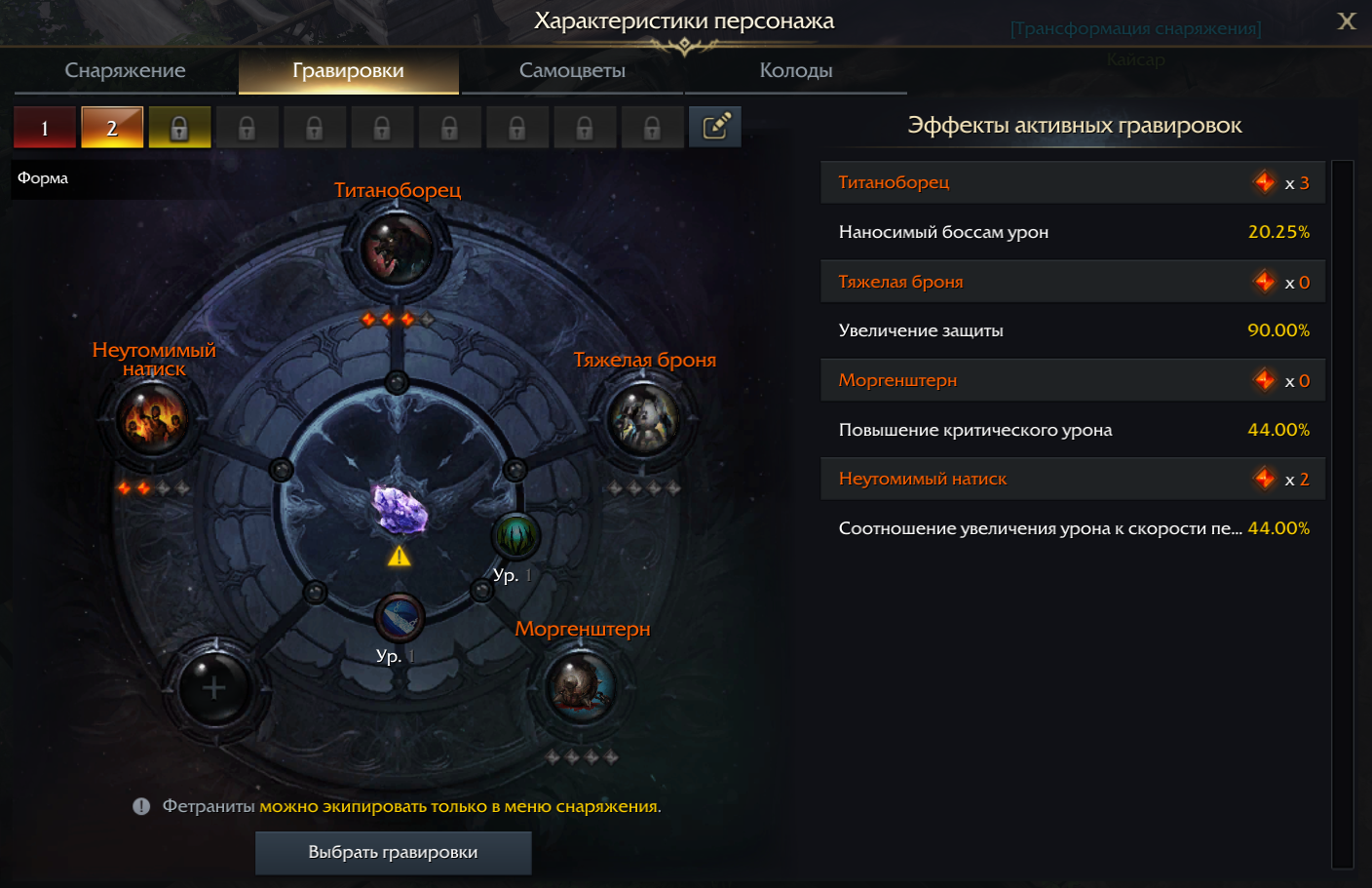The height and width of the screenshot is (888, 1372).
Task: Select engraving preset 1
Action: (45, 128)
